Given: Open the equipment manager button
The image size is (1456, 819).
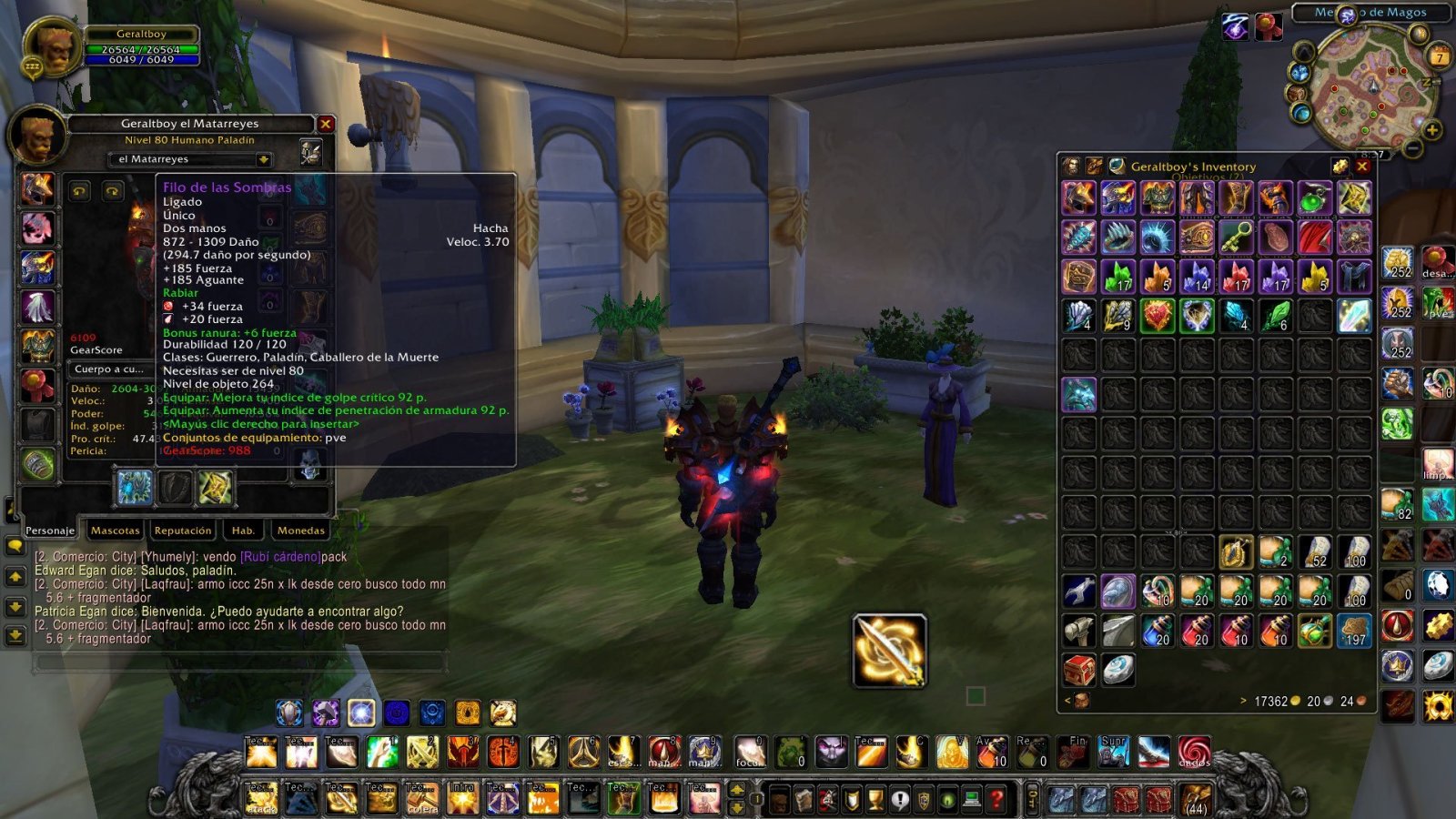Looking at the screenshot, I should click(311, 152).
